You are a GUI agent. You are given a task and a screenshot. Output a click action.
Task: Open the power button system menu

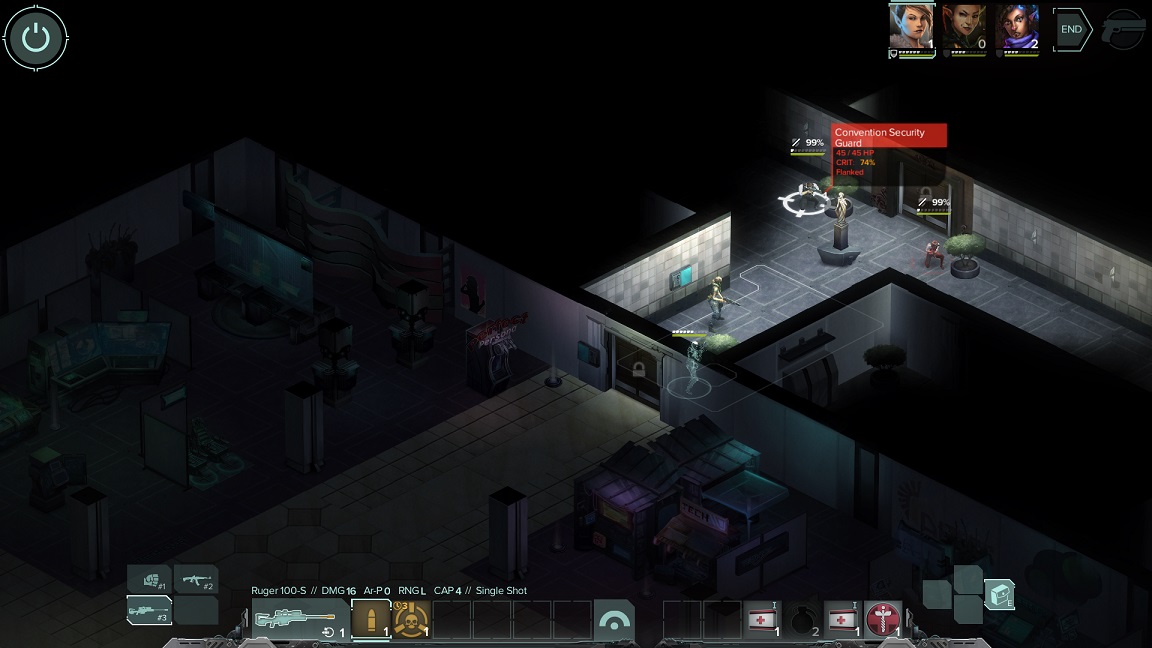[x=36, y=38]
